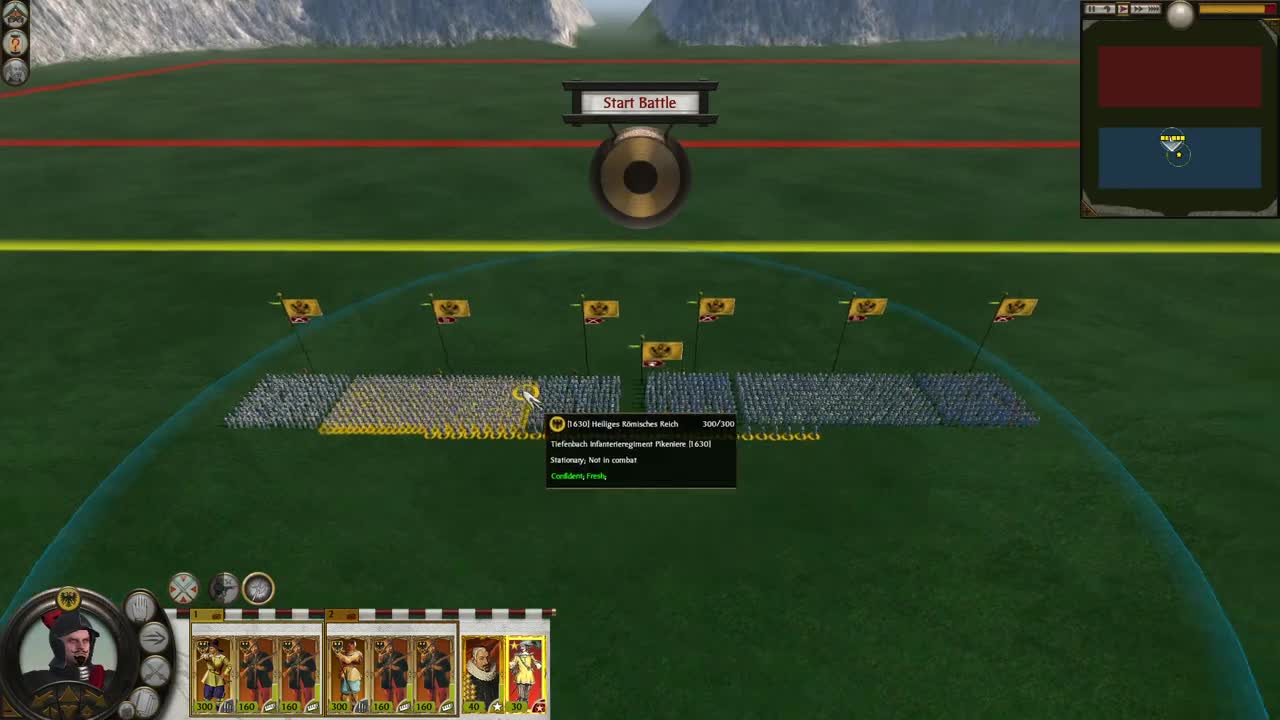Select the 300-man Pikeniere unit card
The image size is (1280, 720).
213,668
